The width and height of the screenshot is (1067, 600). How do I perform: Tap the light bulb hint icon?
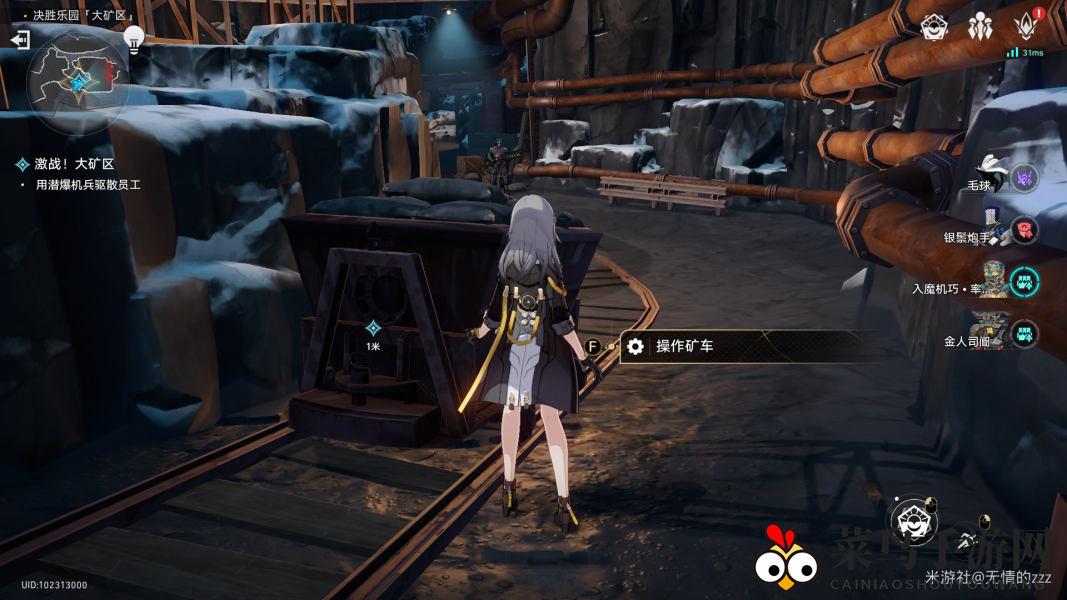point(134,38)
